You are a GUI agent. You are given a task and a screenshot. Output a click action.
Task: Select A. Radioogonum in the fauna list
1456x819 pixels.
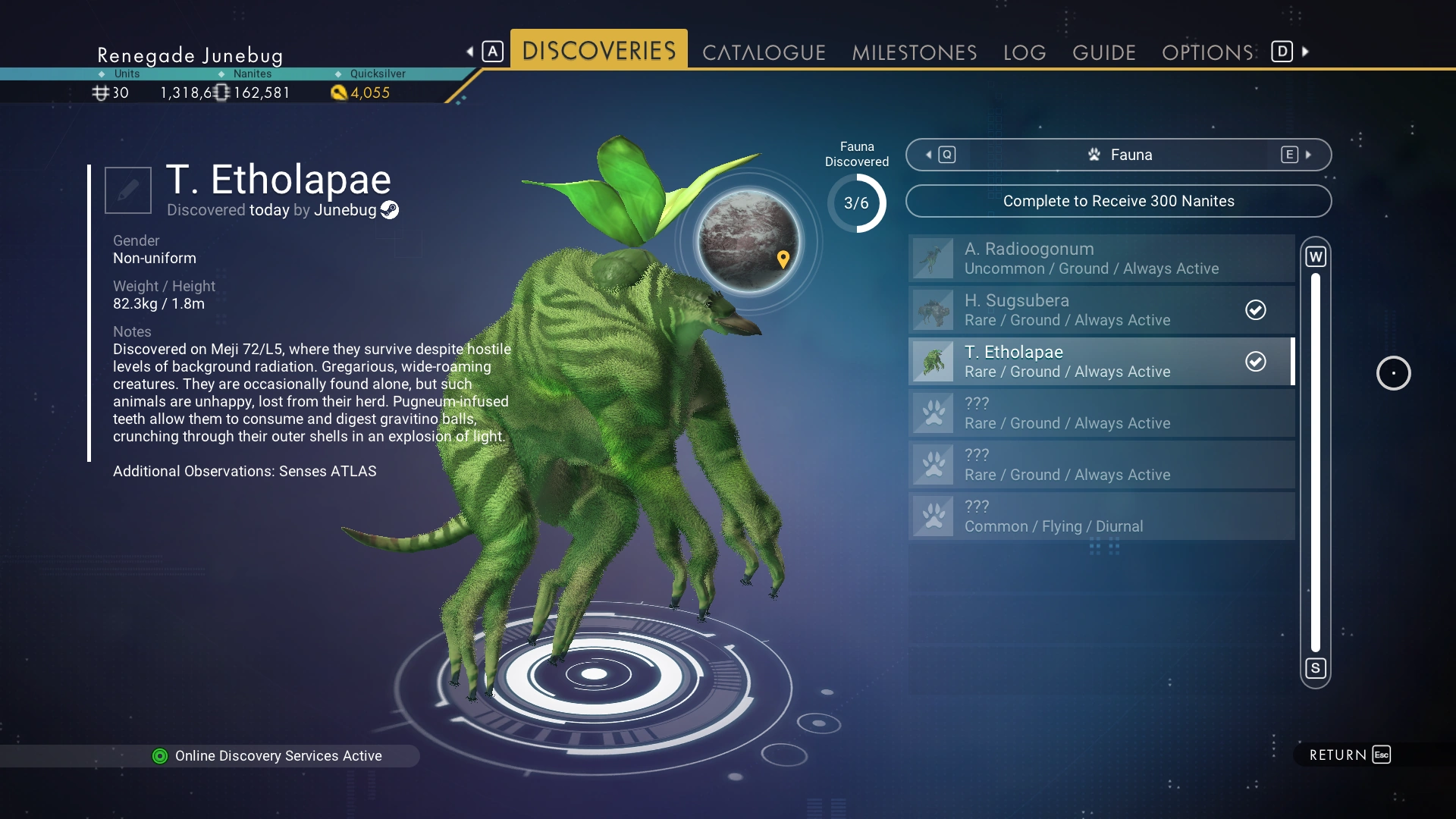click(1101, 259)
